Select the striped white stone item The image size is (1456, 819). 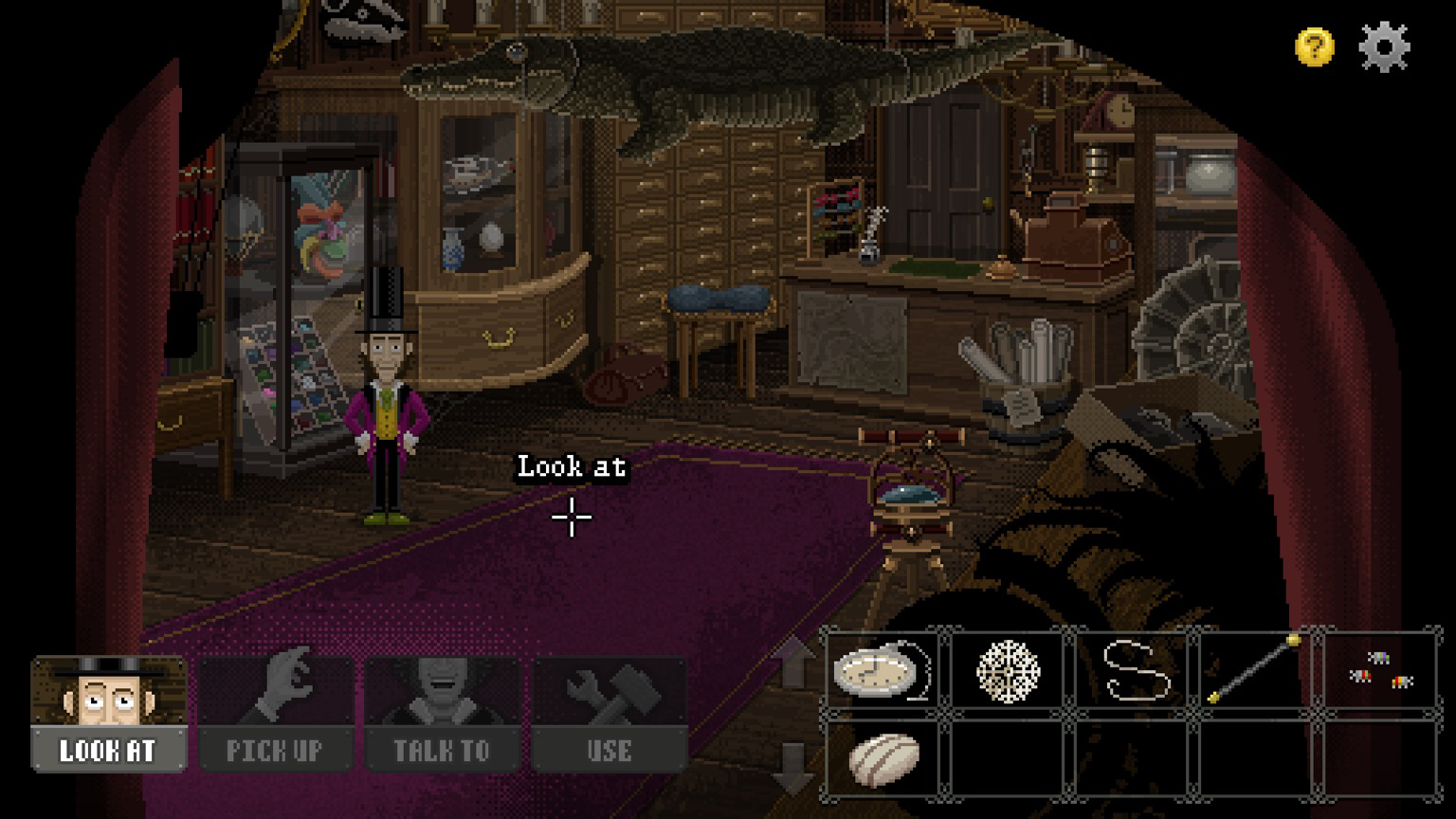(x=883, y=758)
